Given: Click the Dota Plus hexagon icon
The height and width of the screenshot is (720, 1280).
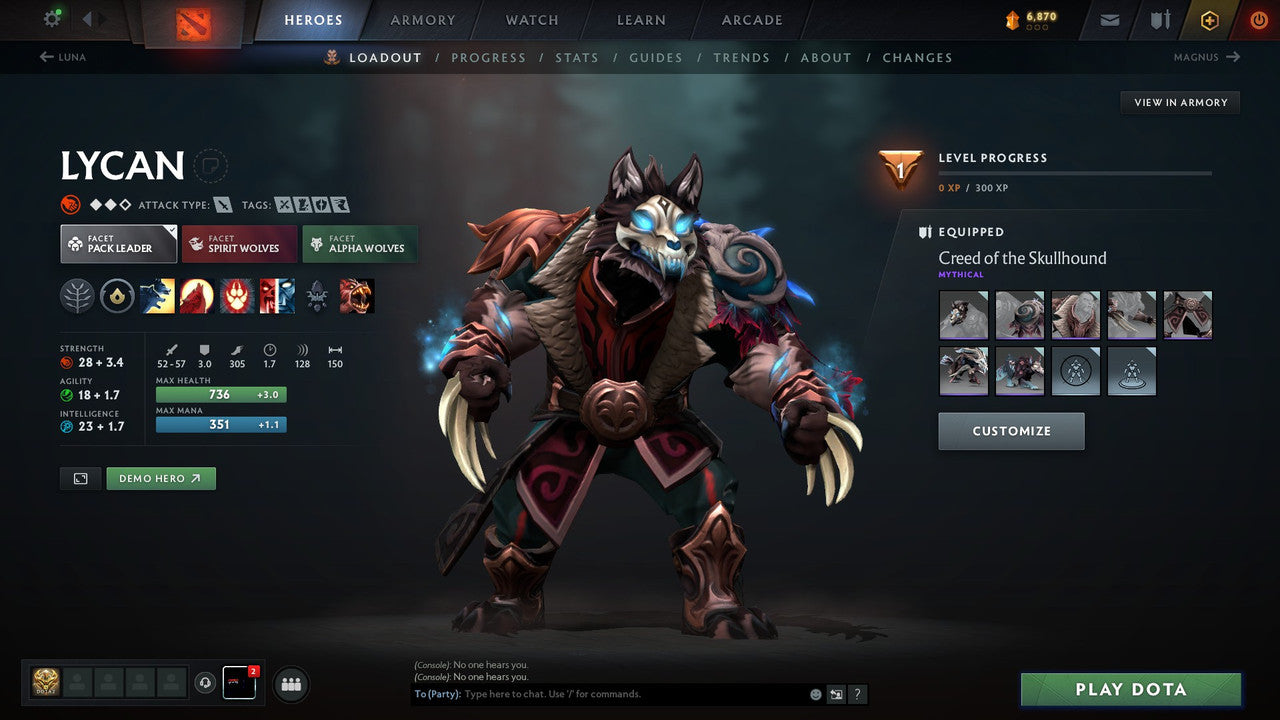Looking at the screenshot, I should coord(1209,19).
